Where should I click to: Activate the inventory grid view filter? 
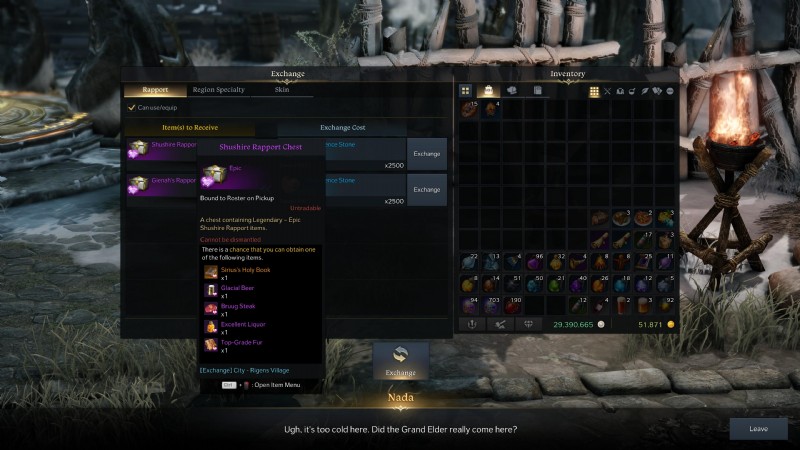(x=594, y=91)
